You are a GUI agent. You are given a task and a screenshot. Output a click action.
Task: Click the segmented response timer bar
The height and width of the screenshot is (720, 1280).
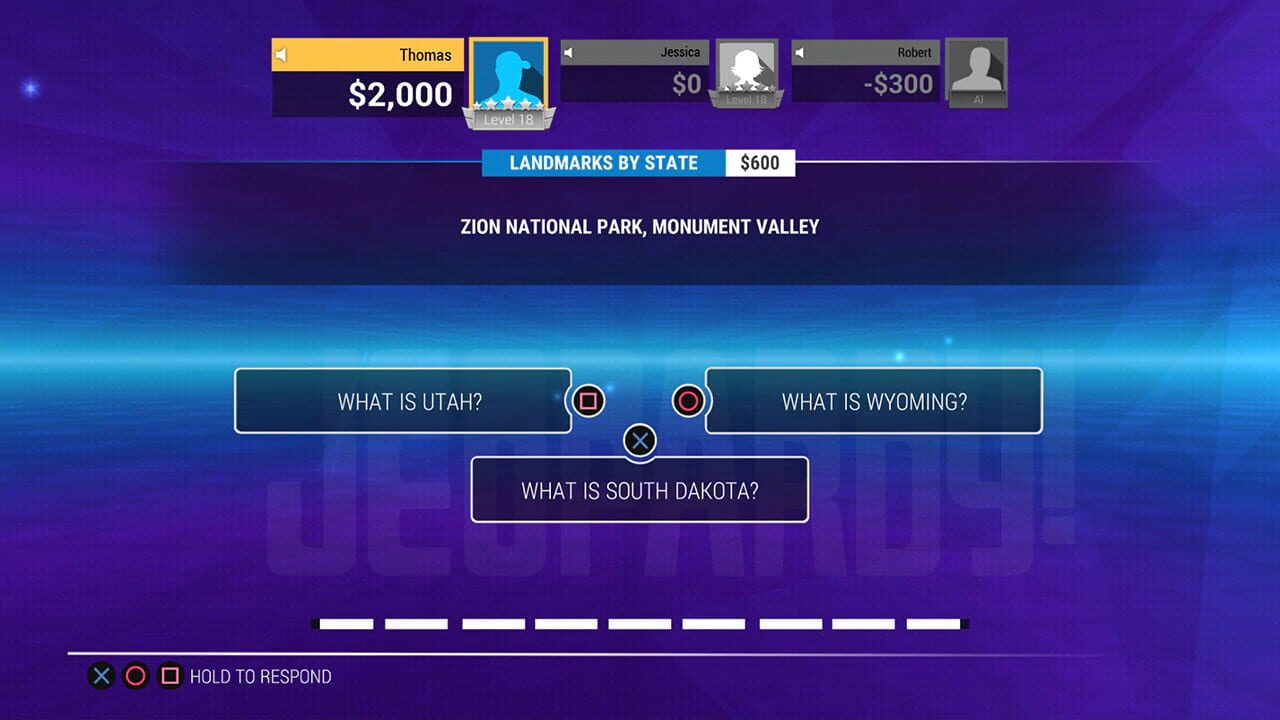(640, 623)
